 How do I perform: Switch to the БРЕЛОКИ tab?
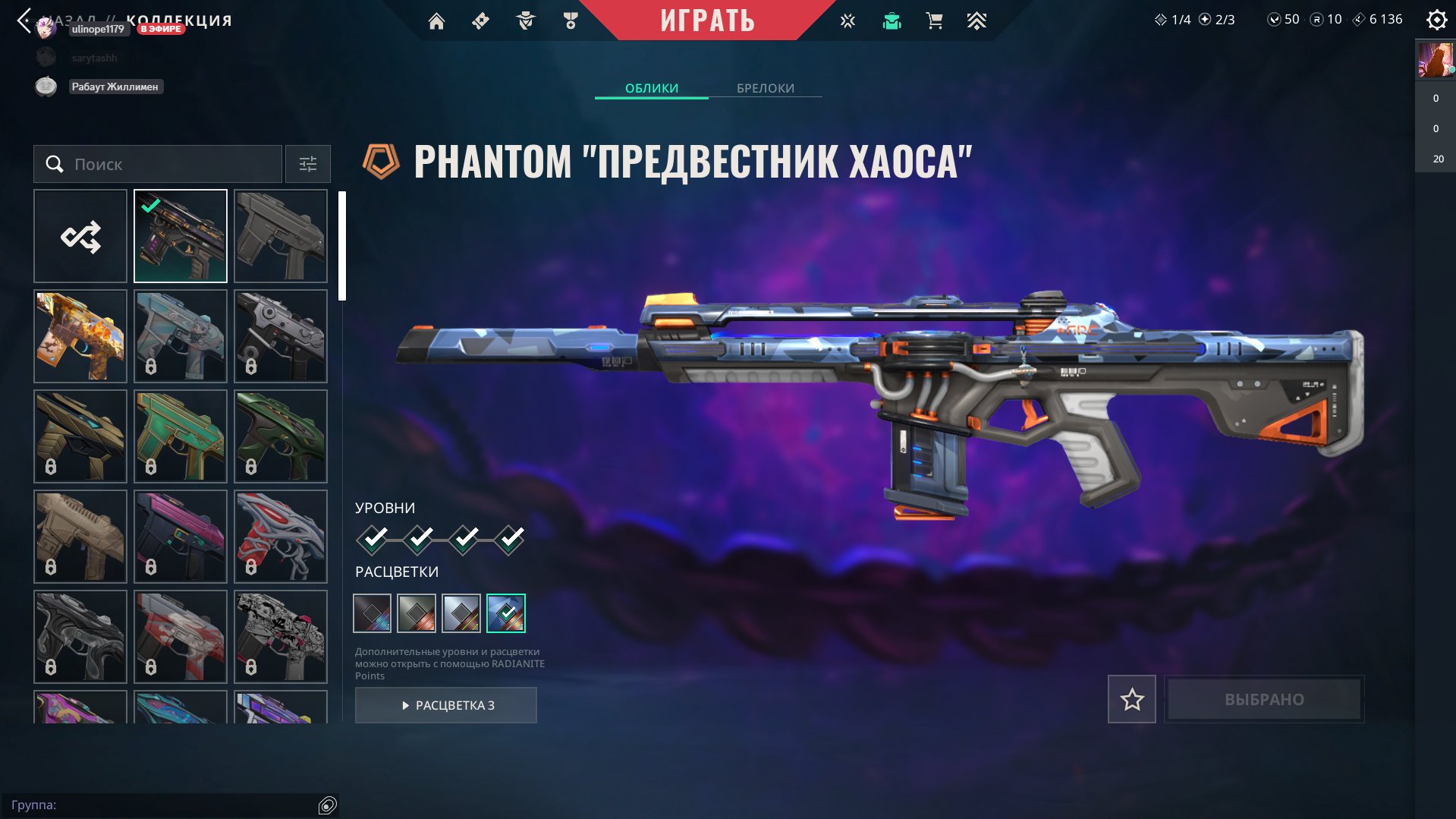(x=764, y=89)
